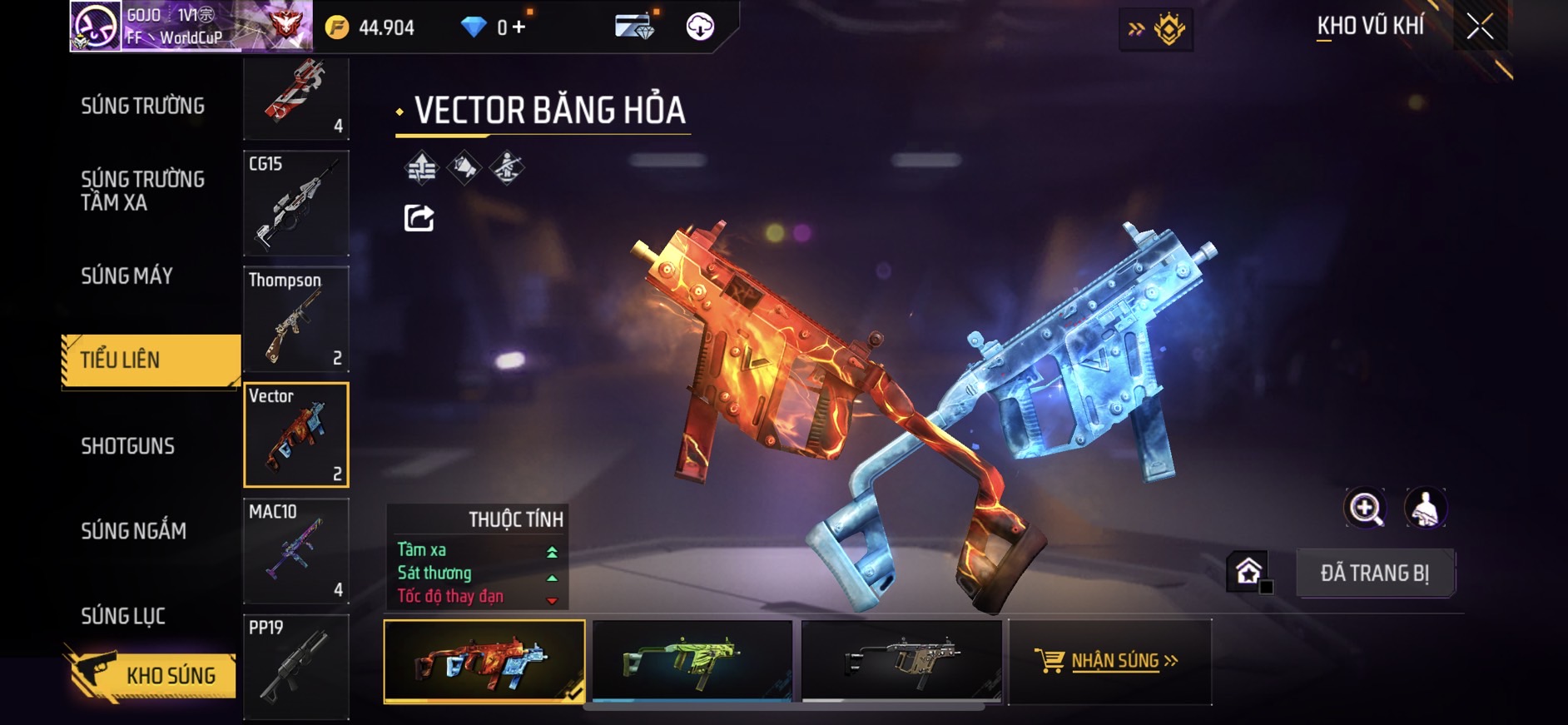Image resolution: width=1568 pixels, height=725 pixels.
Task: Select the CG15 weapon slot
Action: click(x=296, y=203)
